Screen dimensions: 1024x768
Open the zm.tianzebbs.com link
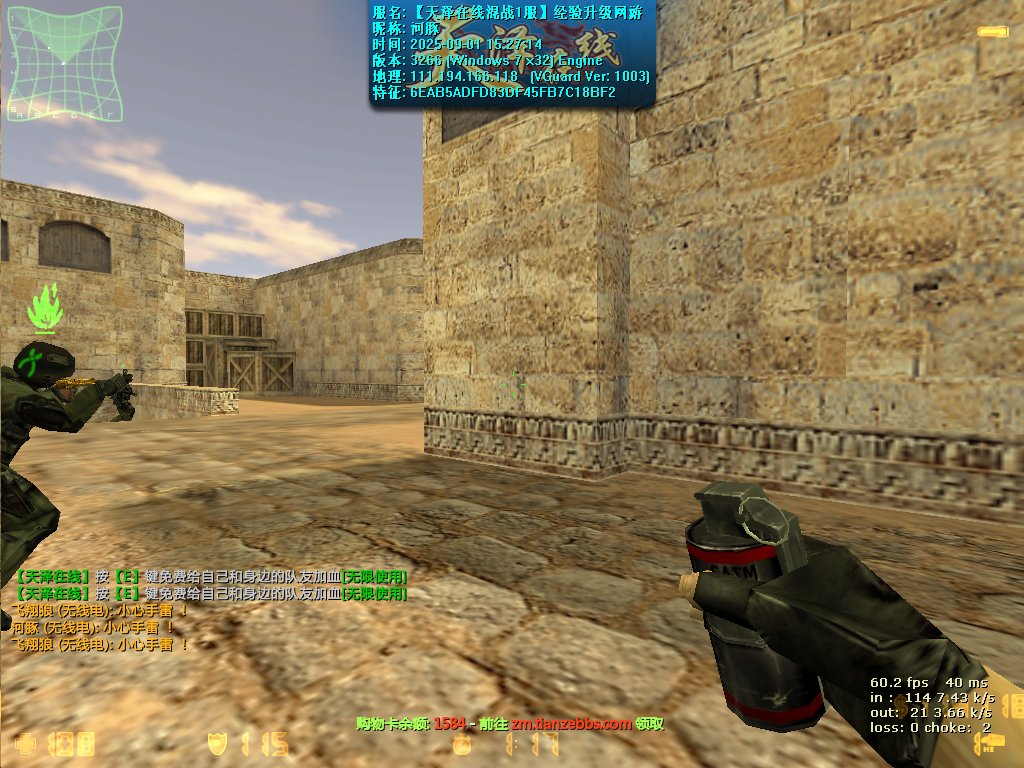coord(572,723)
